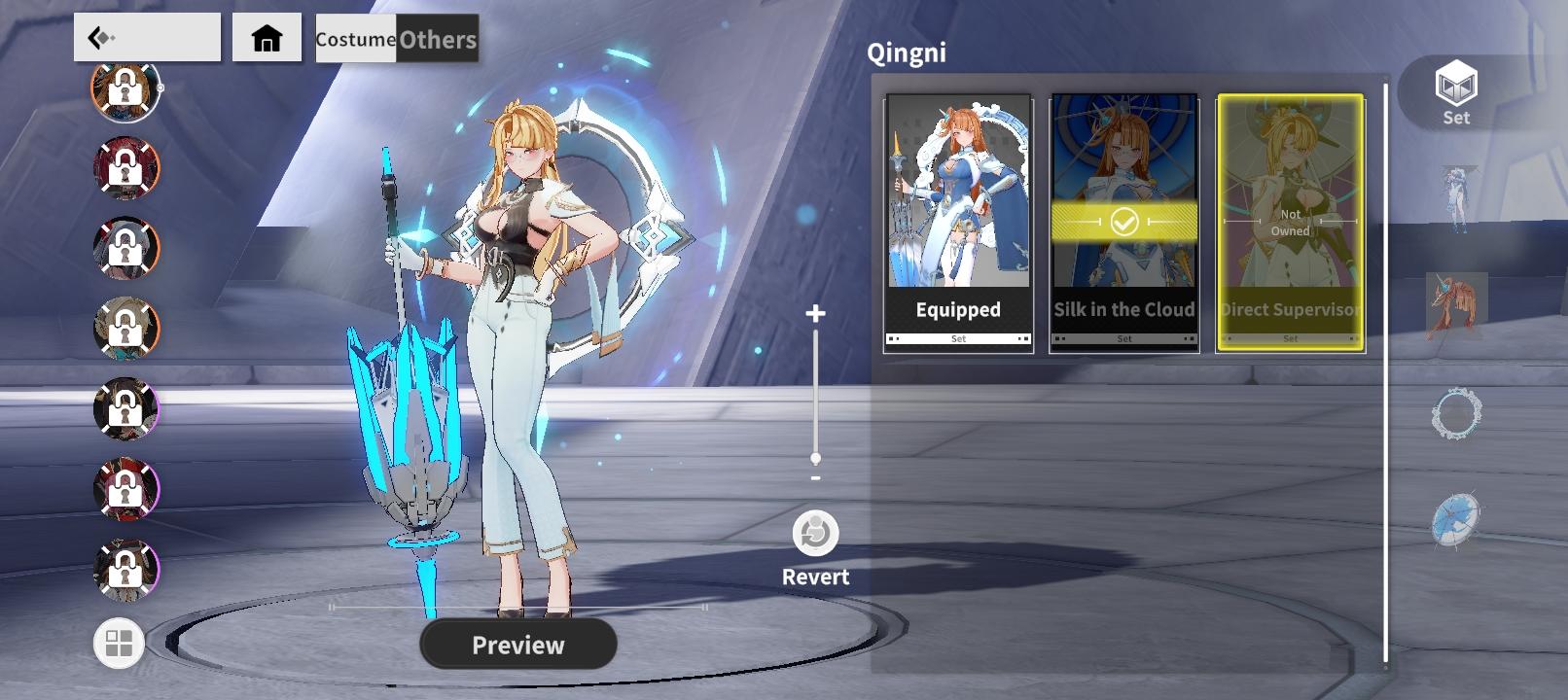Select the blue umbrella weapon category

[x=1456, y=519]
